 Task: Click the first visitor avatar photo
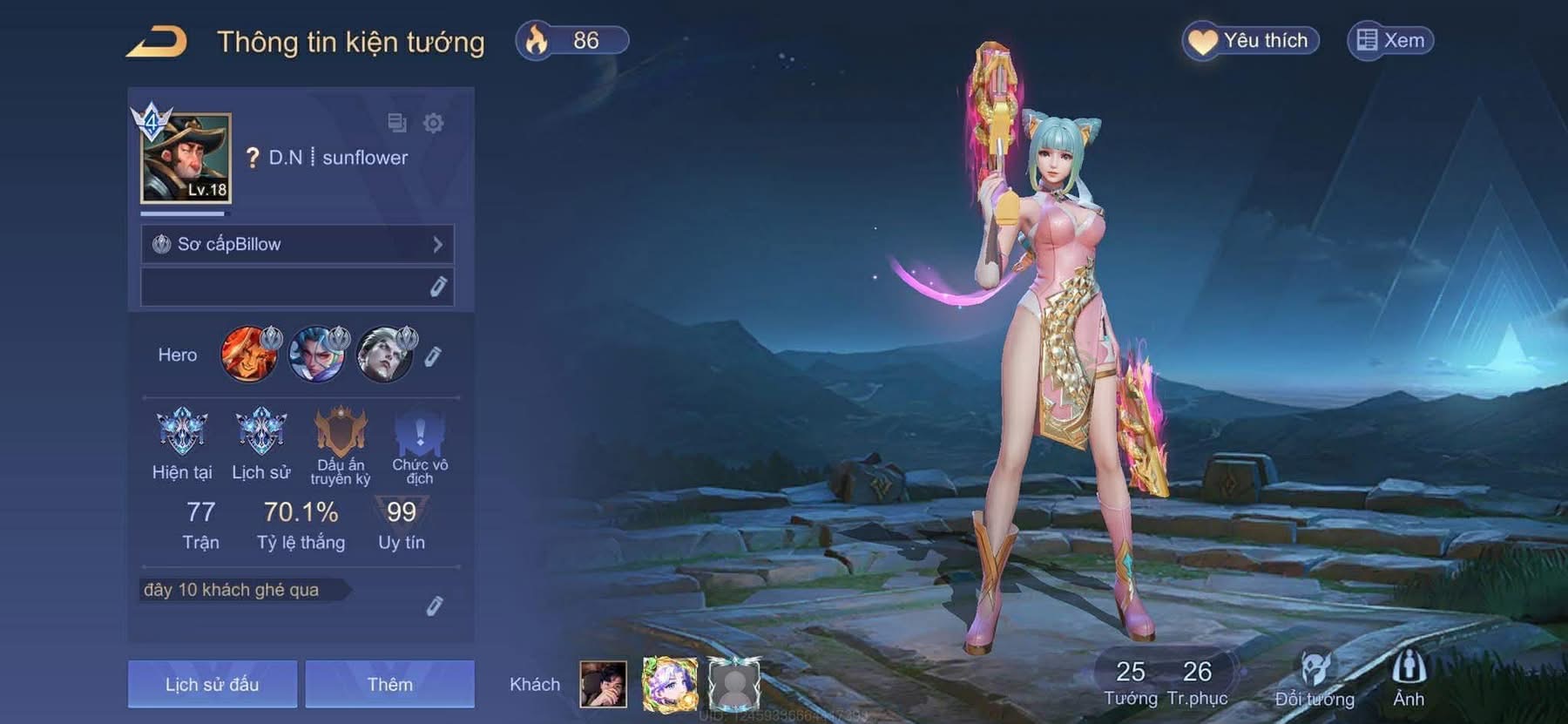point(603,684)
